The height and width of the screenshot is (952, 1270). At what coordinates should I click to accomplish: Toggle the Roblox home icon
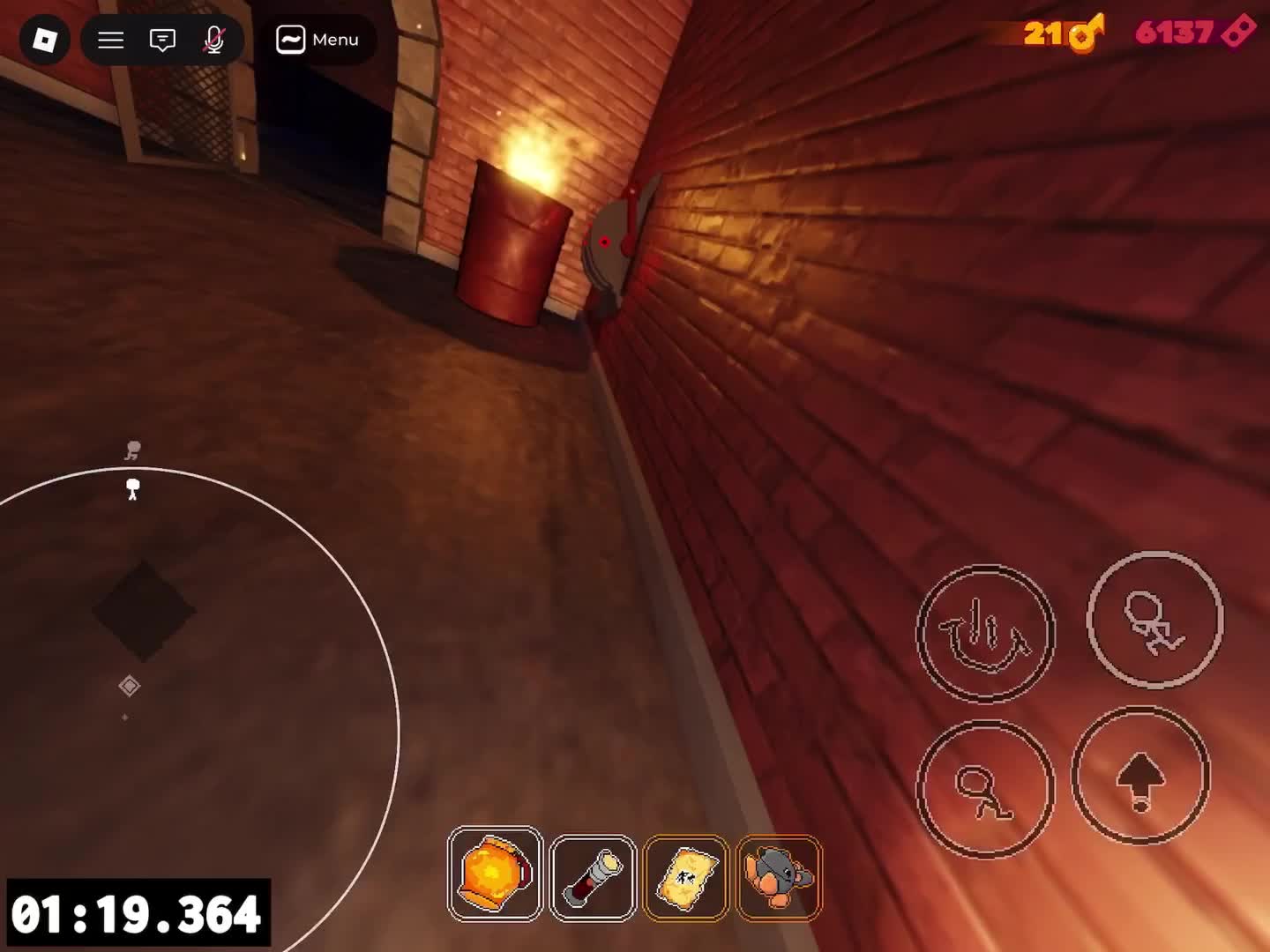(x=44, y=40)
